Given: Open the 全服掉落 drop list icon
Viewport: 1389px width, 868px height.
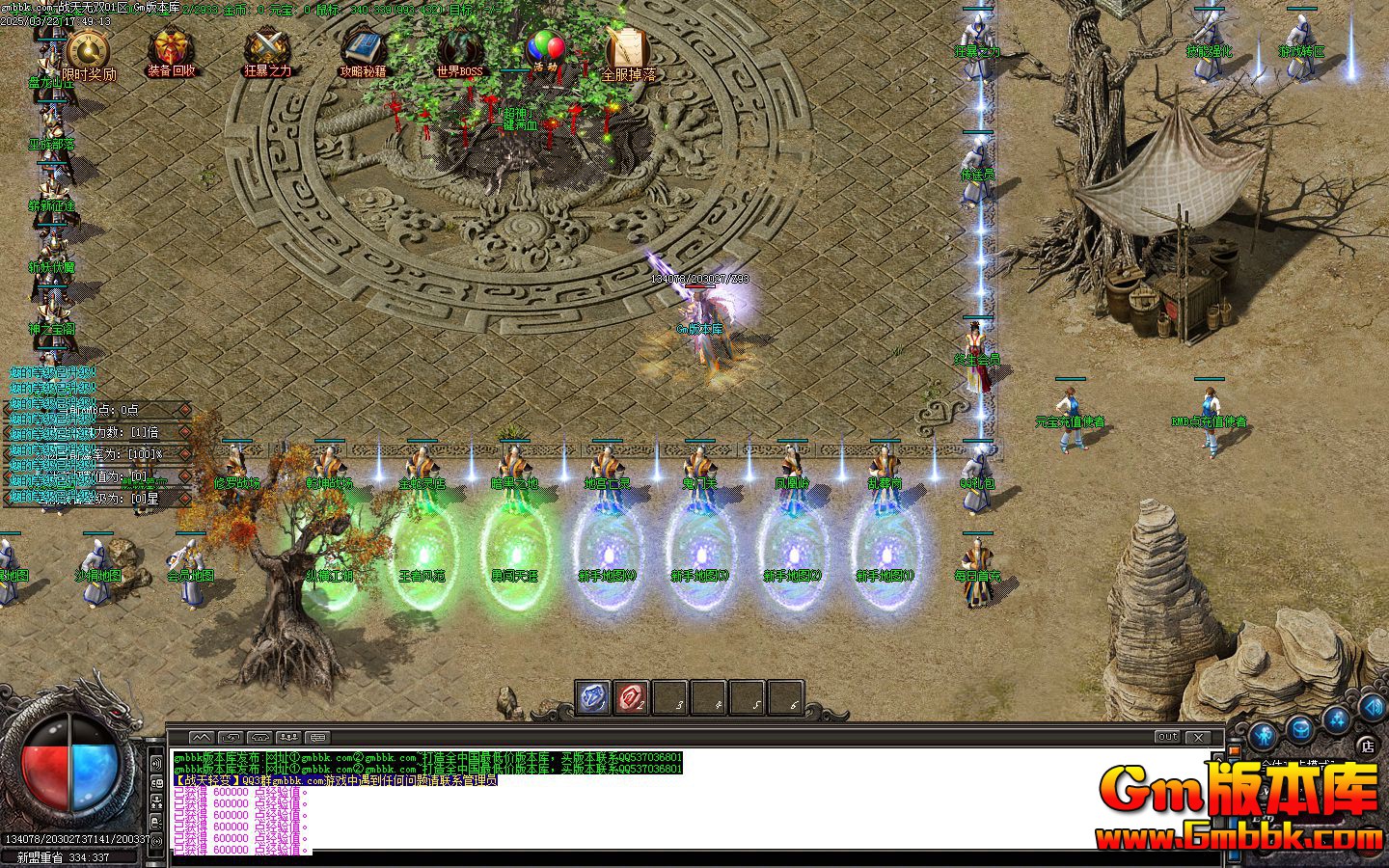Looking at the screenshot, I should pos(628,49).
